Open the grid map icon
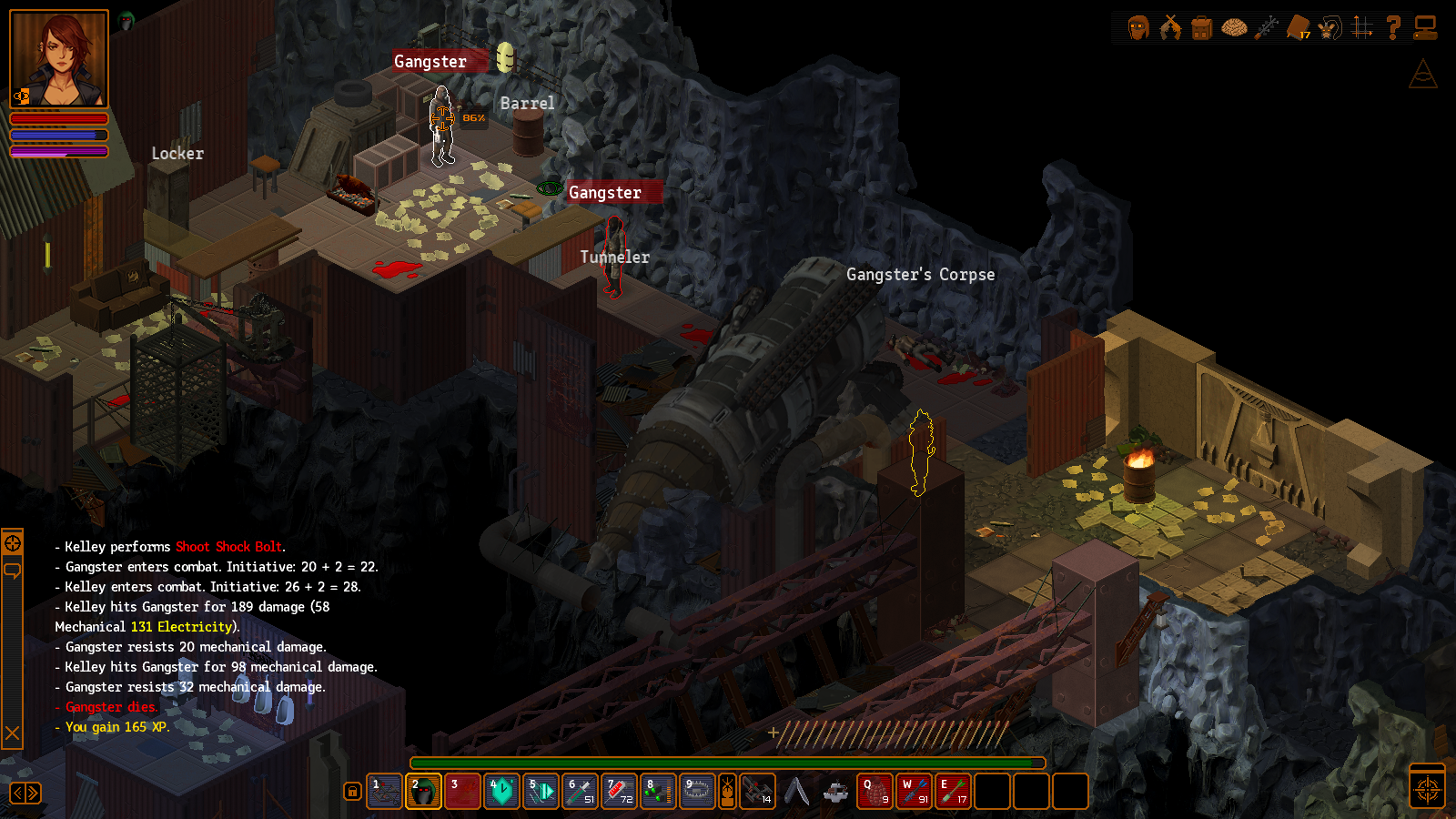The image size is (1456, 819). tap(1362, 28)
